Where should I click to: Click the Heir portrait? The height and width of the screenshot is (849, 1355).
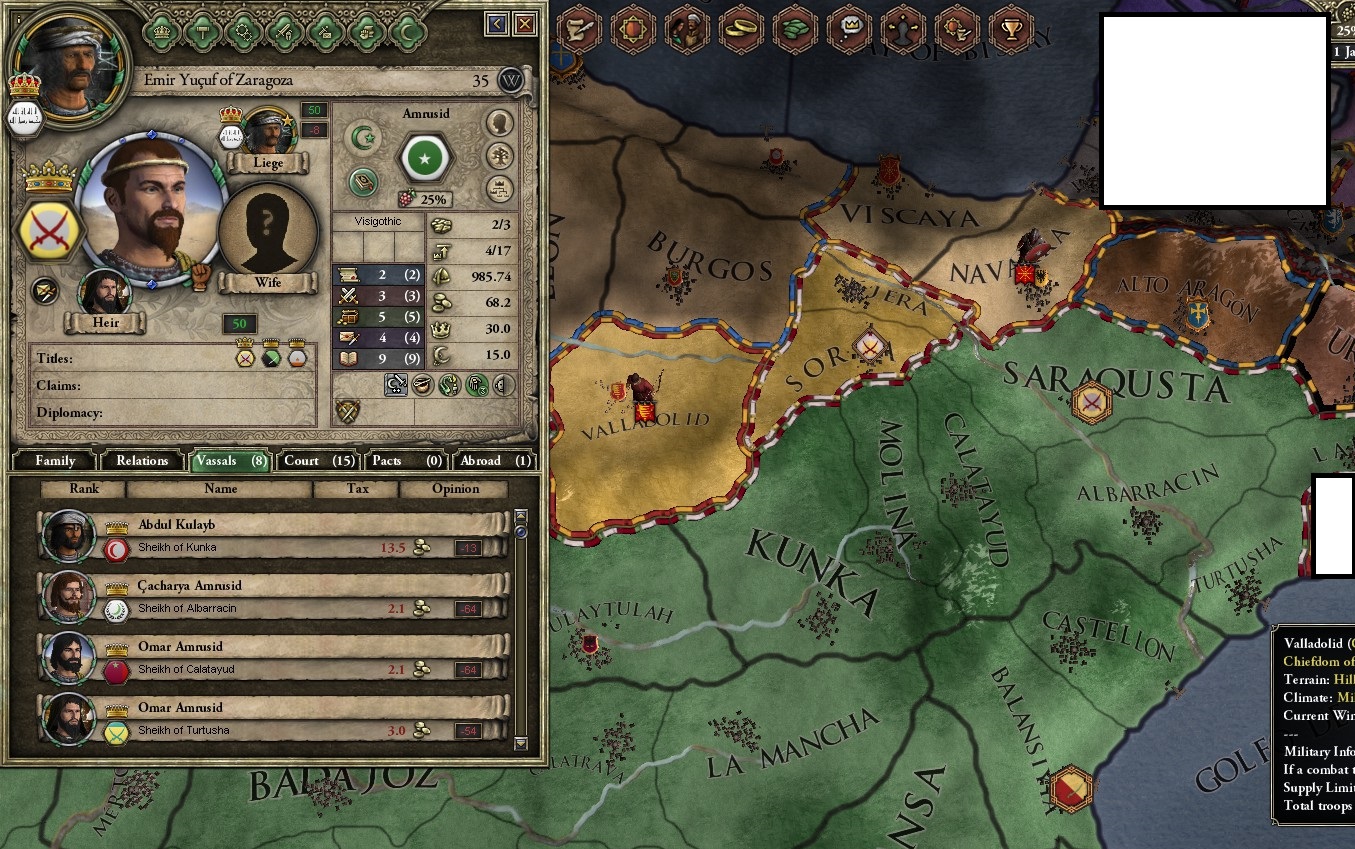click(x=104, y=293)
